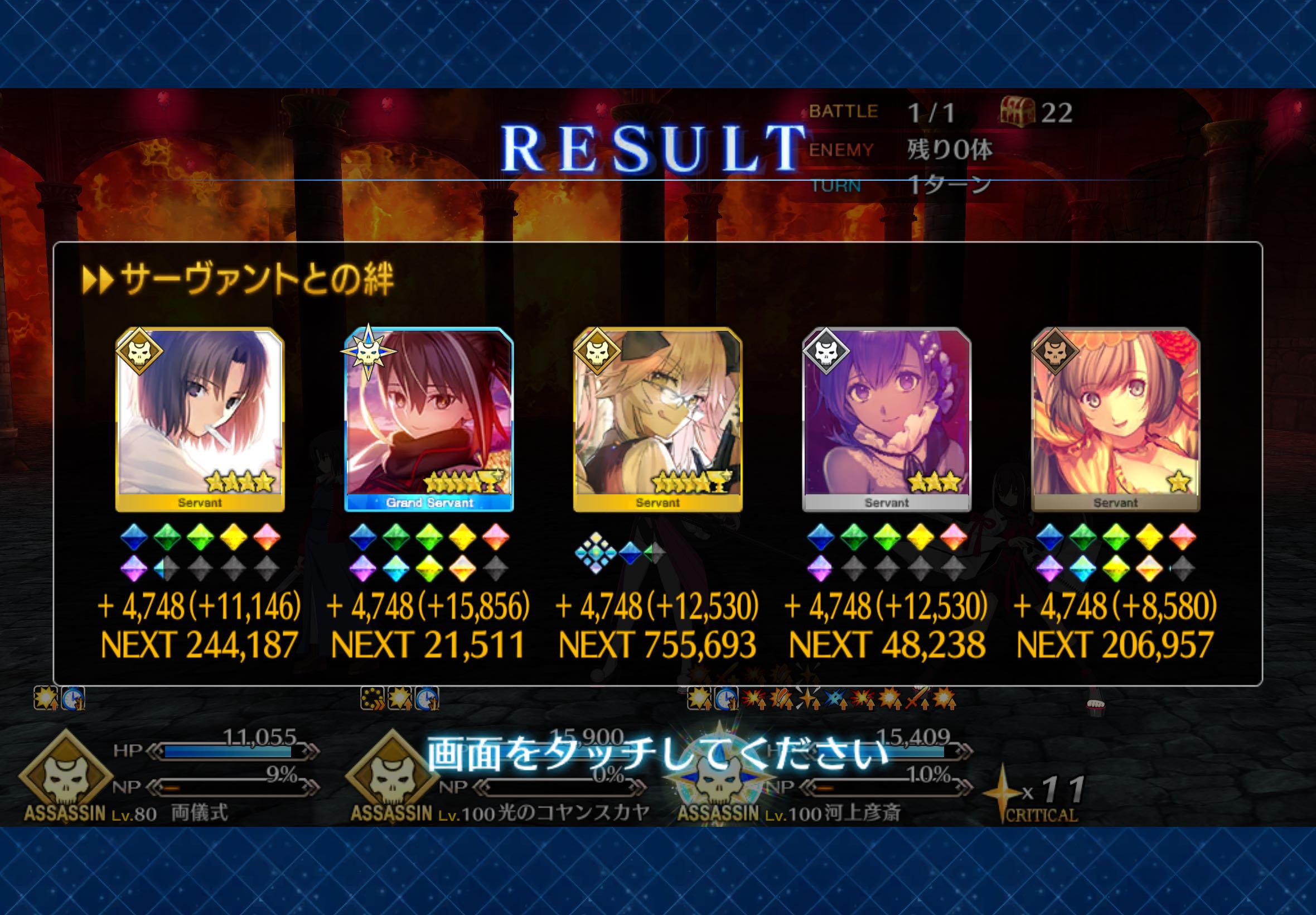Select the one-star servant card with red flower
The image size is (1316, 915).
click(1115, 418)
